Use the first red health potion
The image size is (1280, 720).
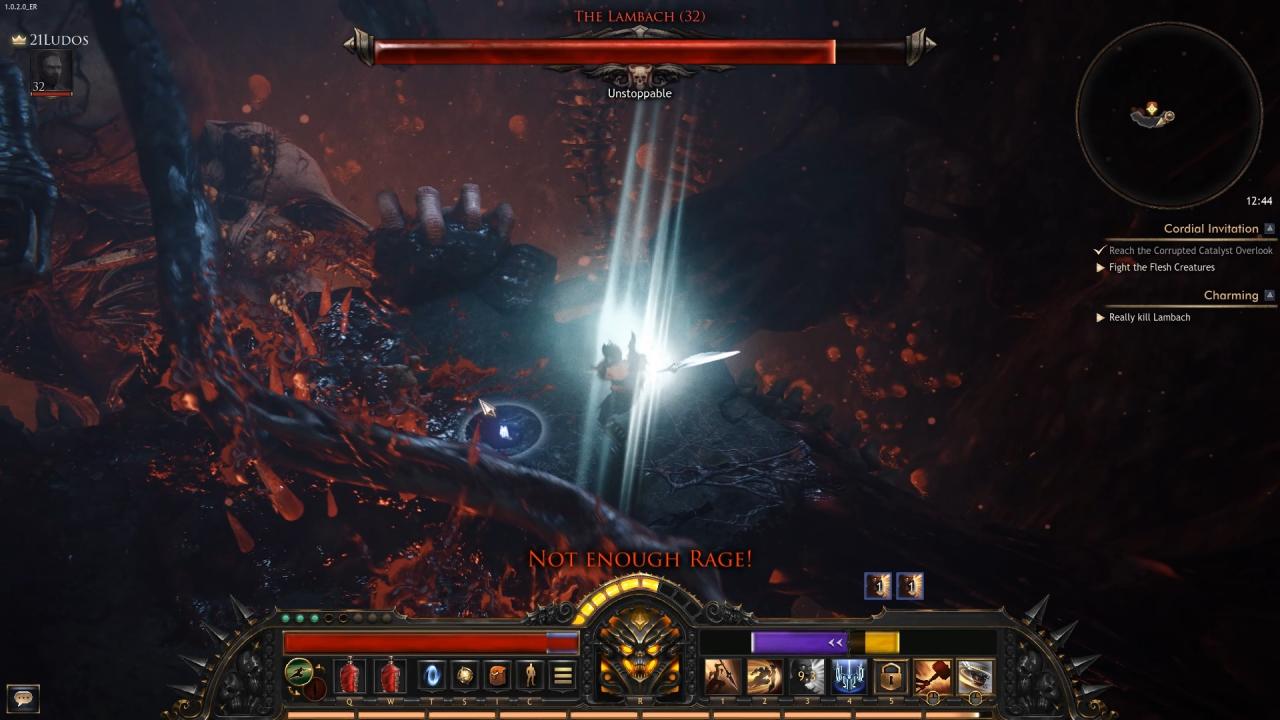point(349,676)
